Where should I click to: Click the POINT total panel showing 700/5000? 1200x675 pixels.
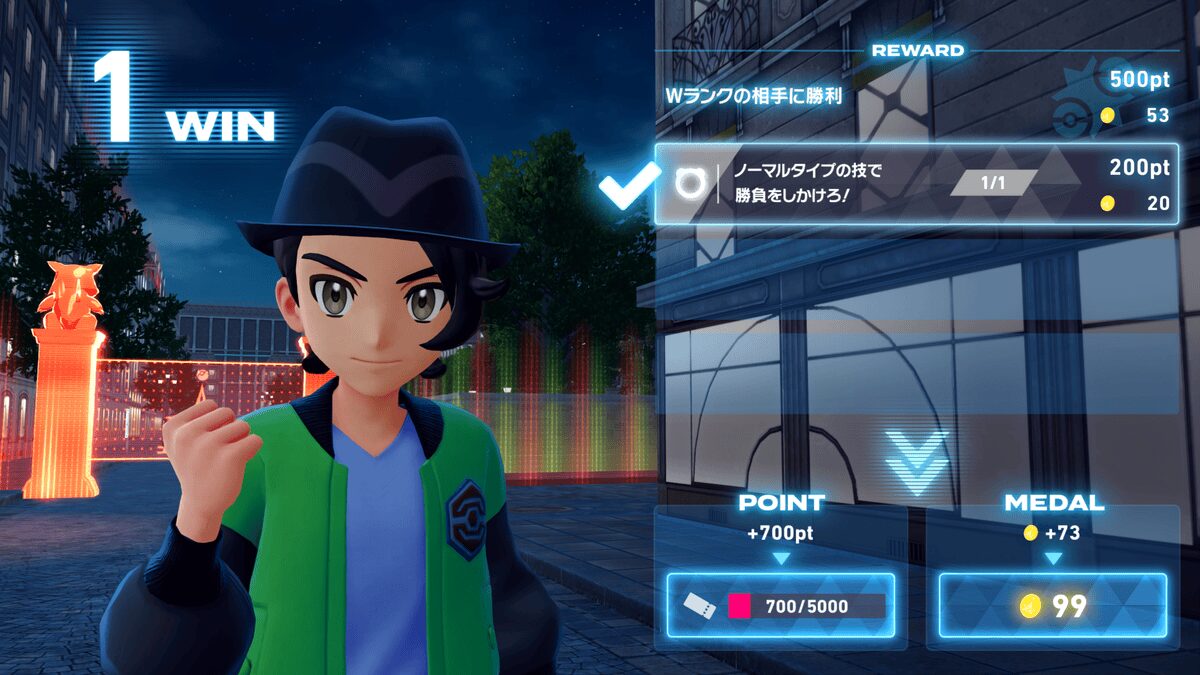(781, 605)
